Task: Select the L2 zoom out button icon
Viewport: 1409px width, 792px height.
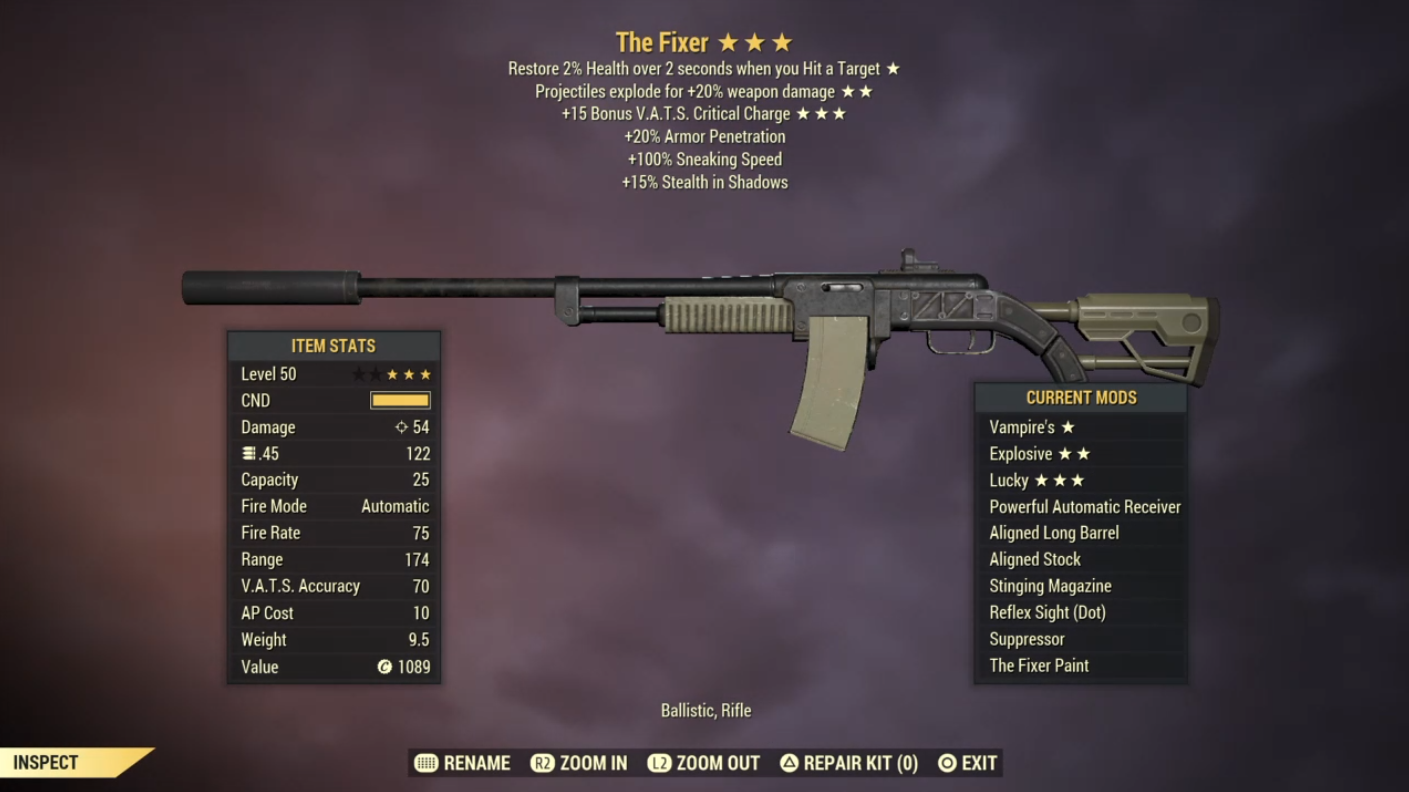Action: (x=660, y=763)
